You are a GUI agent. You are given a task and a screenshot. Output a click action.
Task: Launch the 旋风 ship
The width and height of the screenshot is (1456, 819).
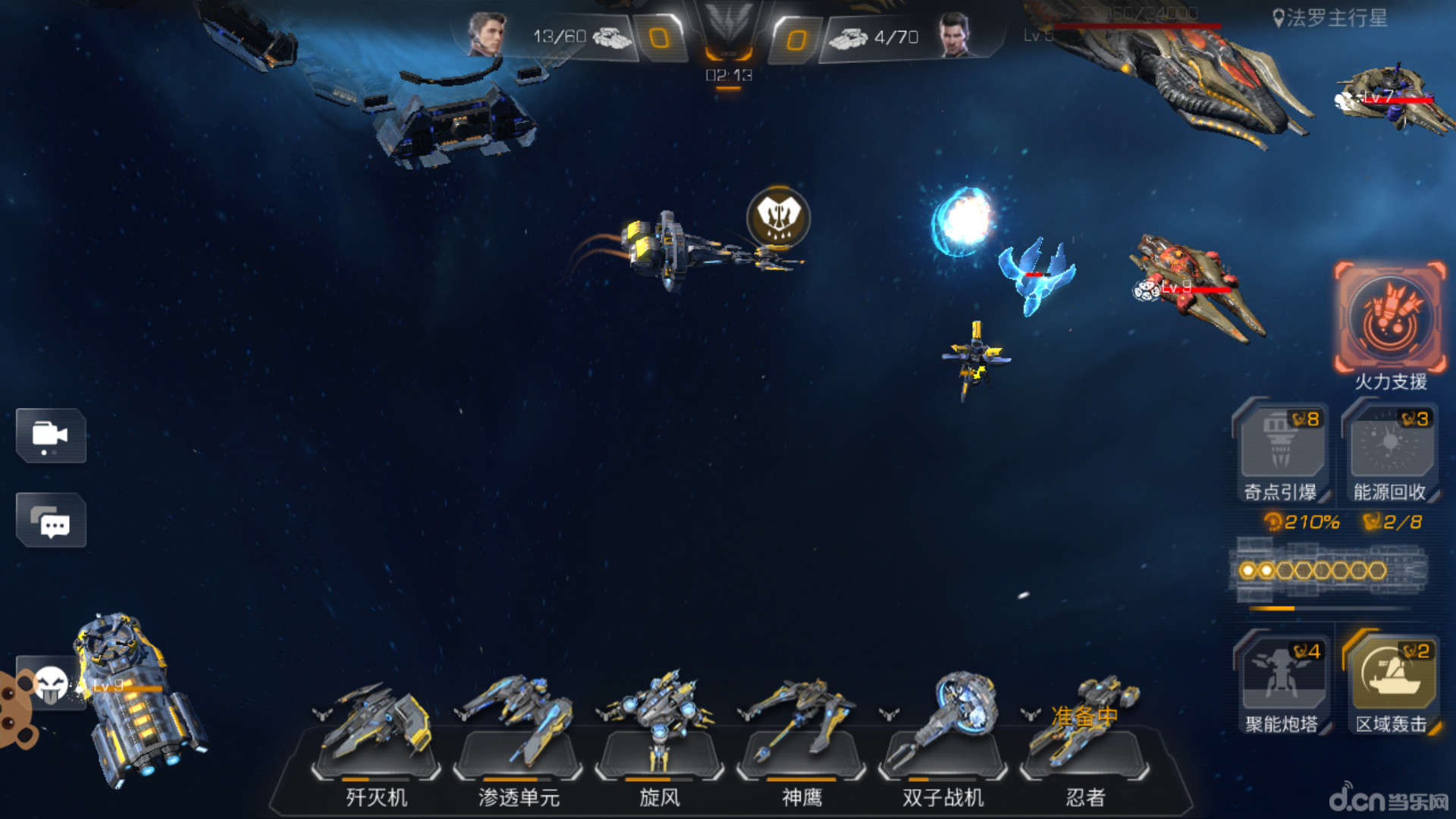pyautogui.click(x=659, y=739)
